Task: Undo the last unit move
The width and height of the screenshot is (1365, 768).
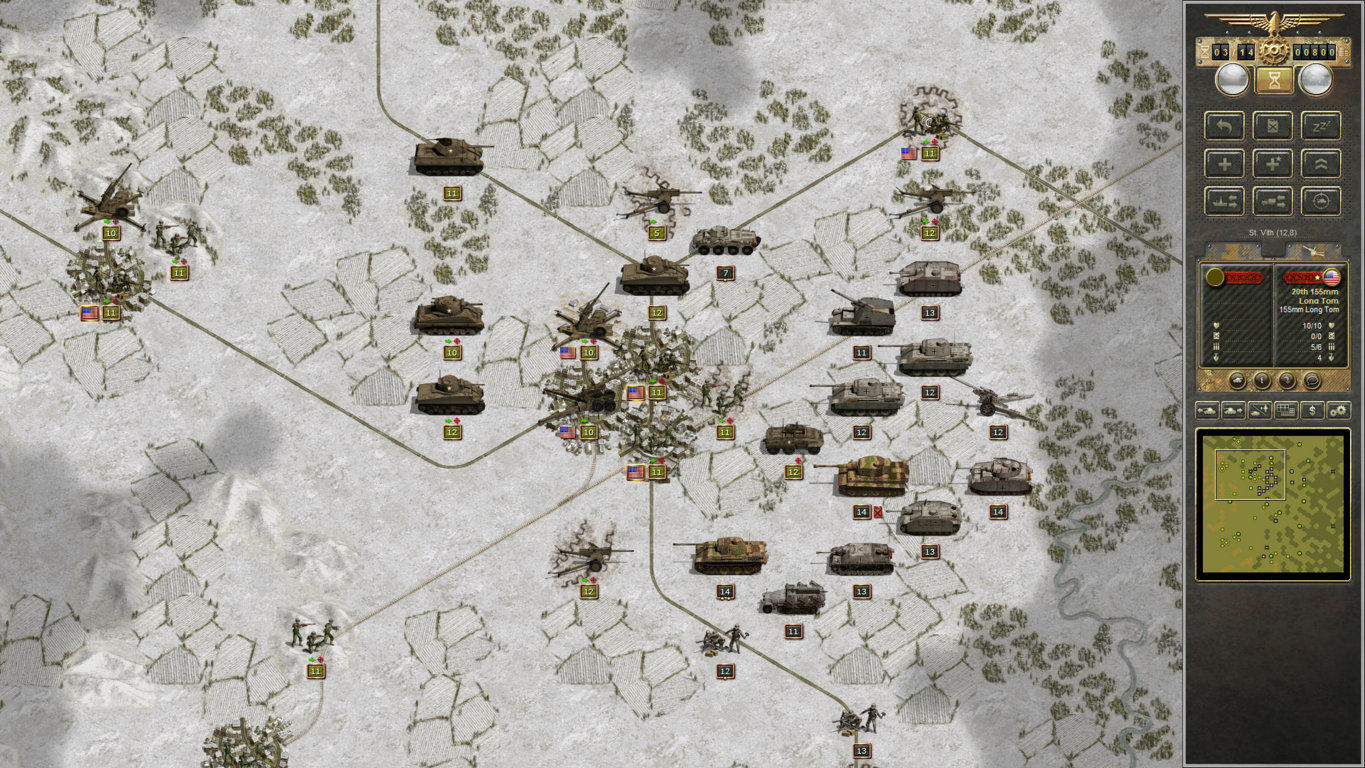Action: click(1224, 125)
